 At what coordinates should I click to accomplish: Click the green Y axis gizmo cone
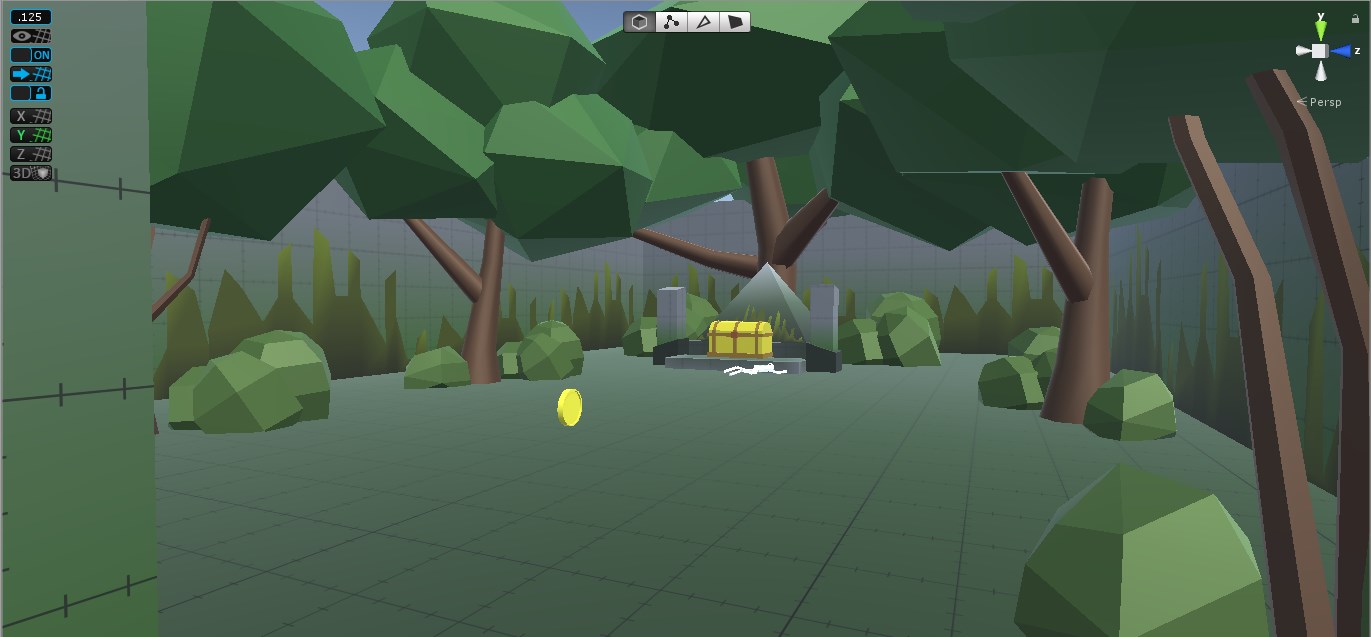(x=1320, y=30)
